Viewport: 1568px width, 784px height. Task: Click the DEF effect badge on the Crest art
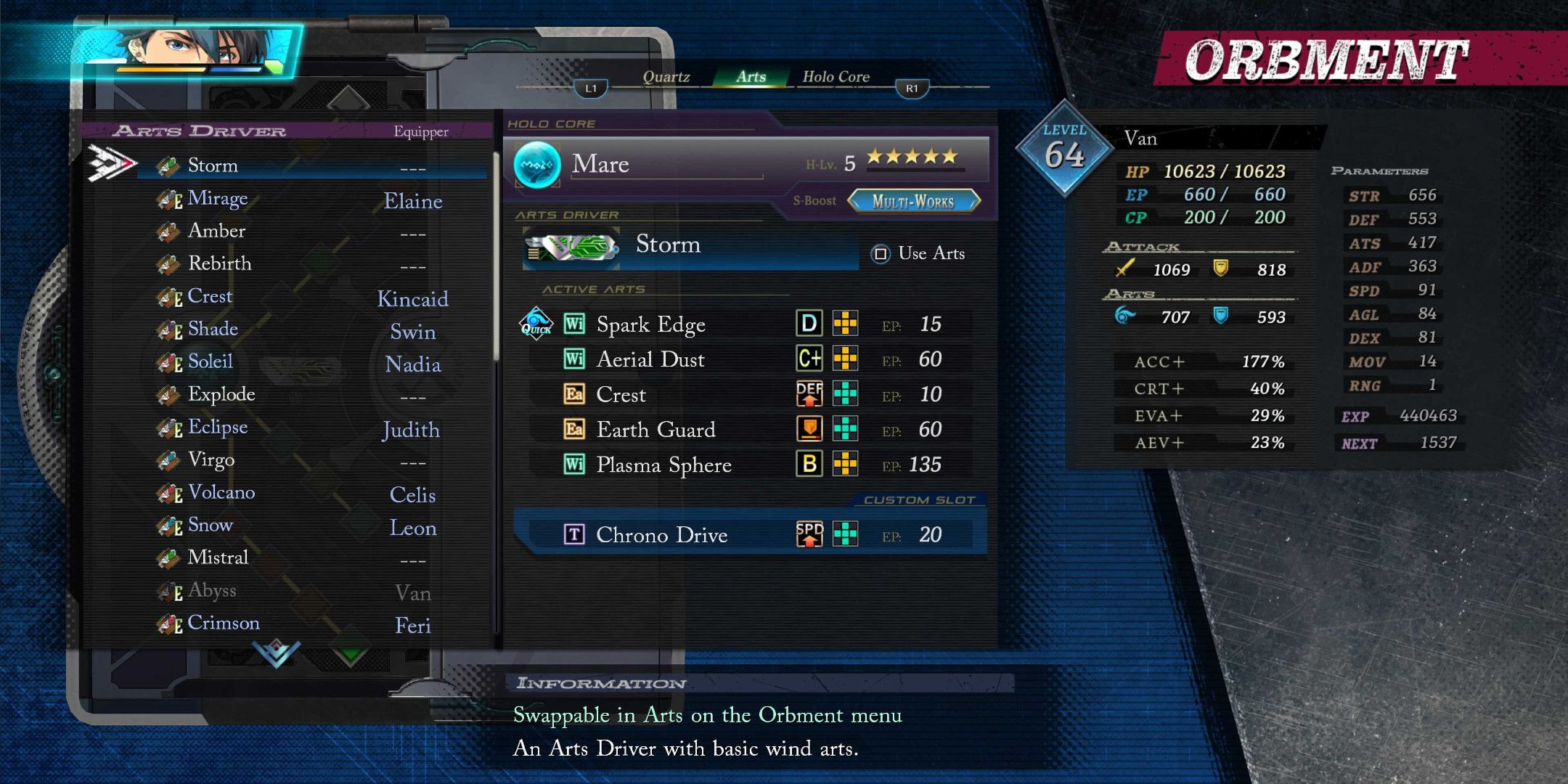point(808,394)
